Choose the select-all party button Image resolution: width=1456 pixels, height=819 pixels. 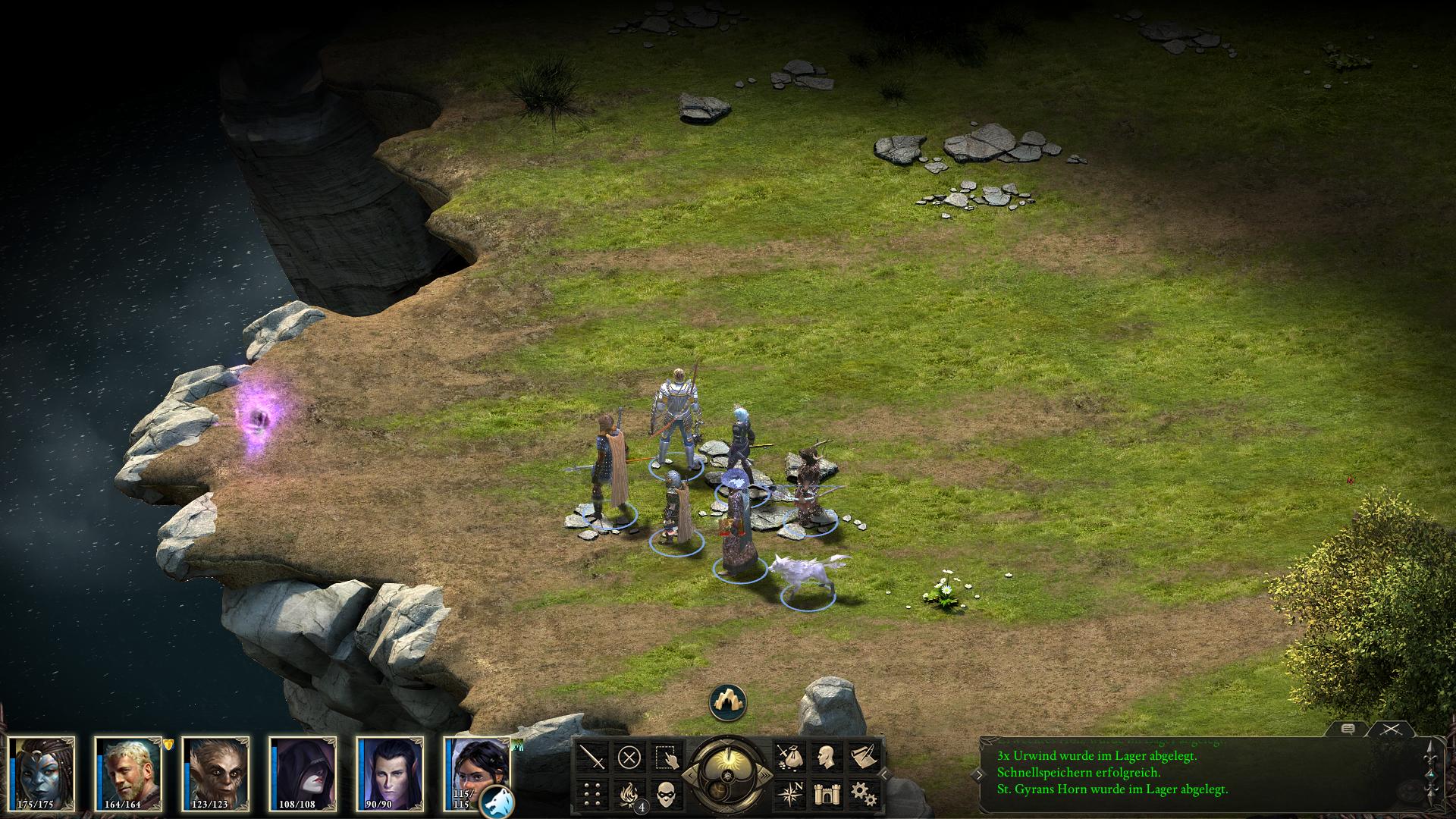(x=666, y=757)
